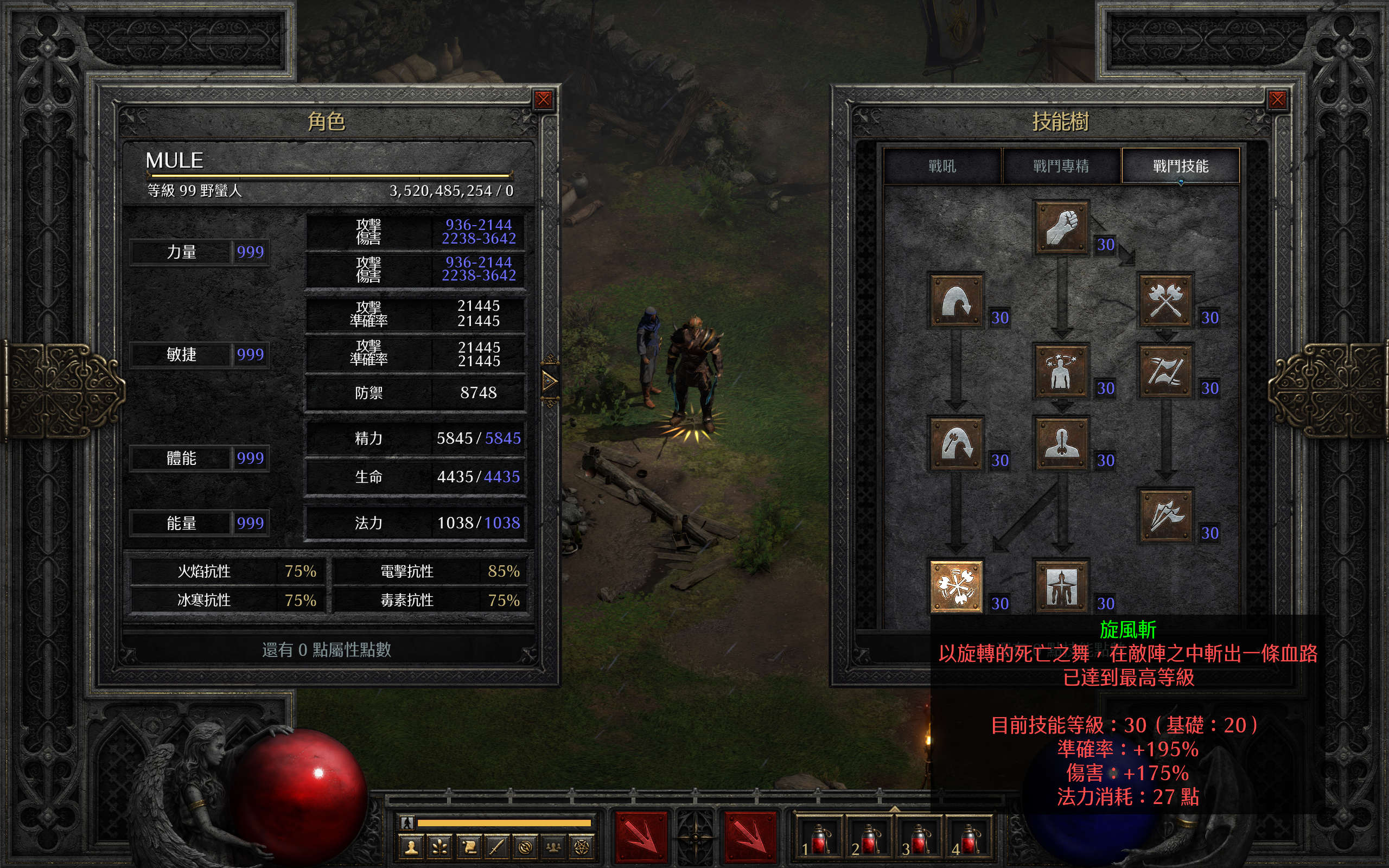
Task: Select the Bash fist skill icon
Action: (x=1061, y=227)
